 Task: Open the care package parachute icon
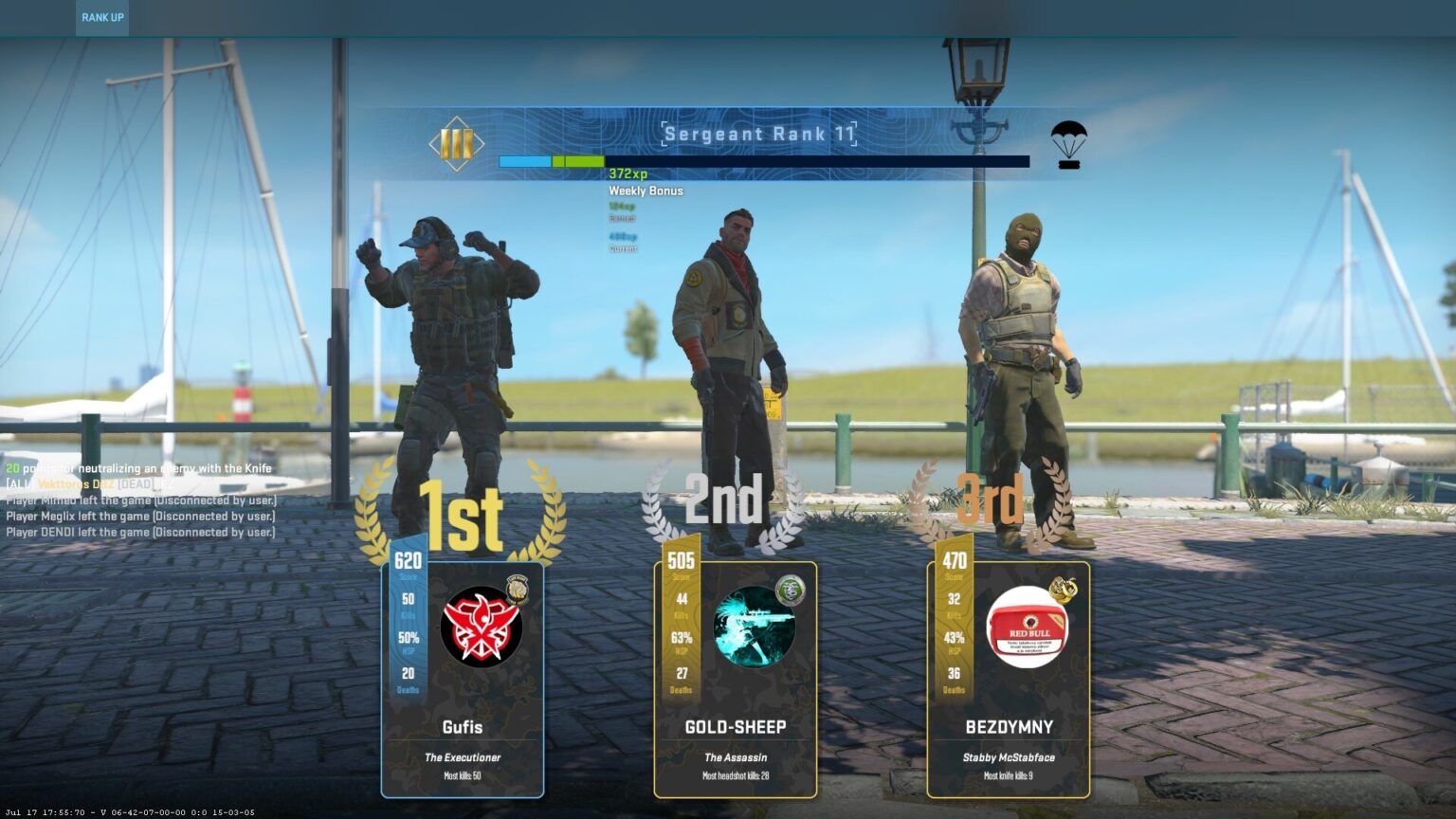(x=1067, y=144)
